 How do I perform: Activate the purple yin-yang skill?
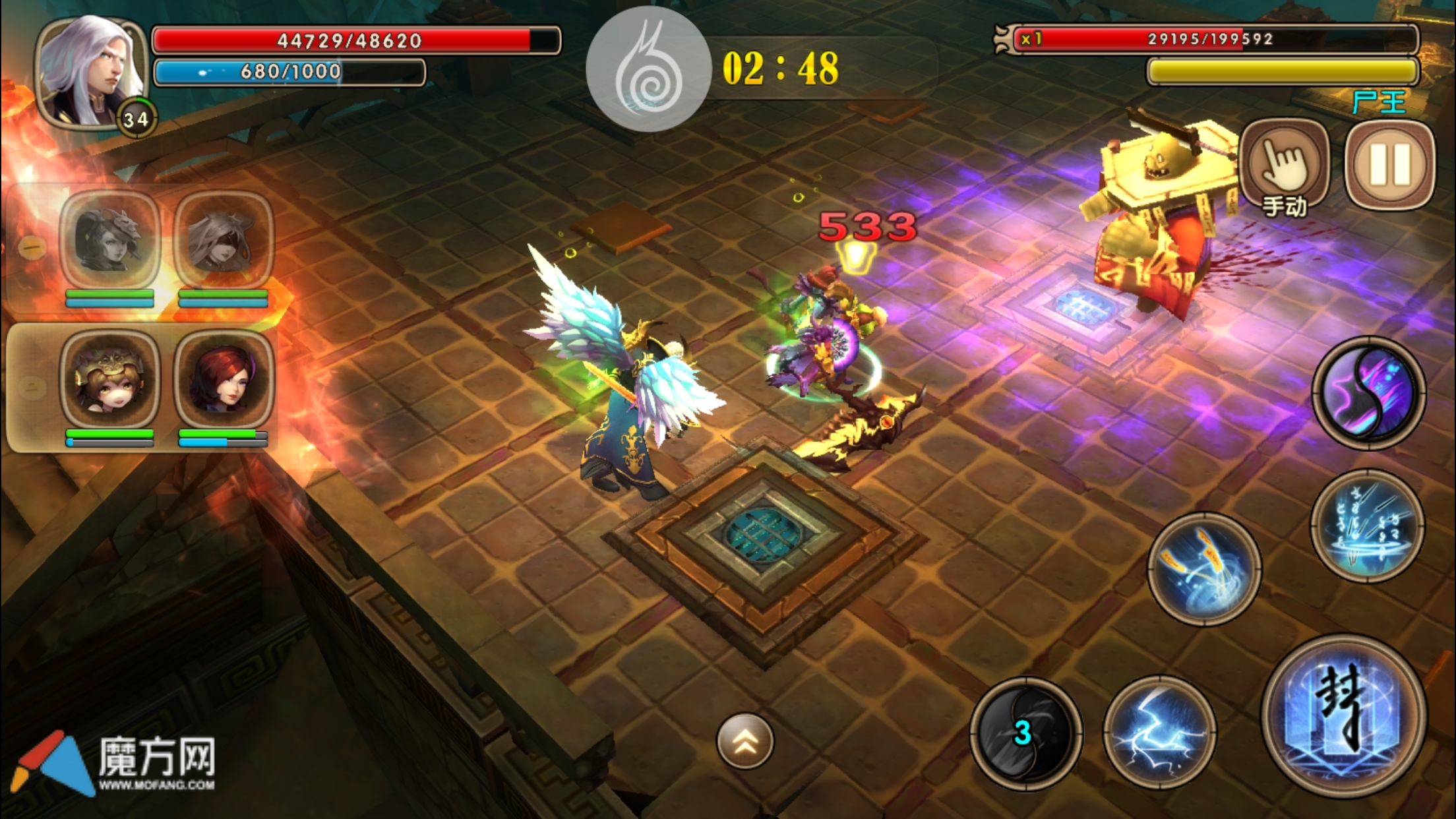pyautogui.click(x=1369, y=393)
